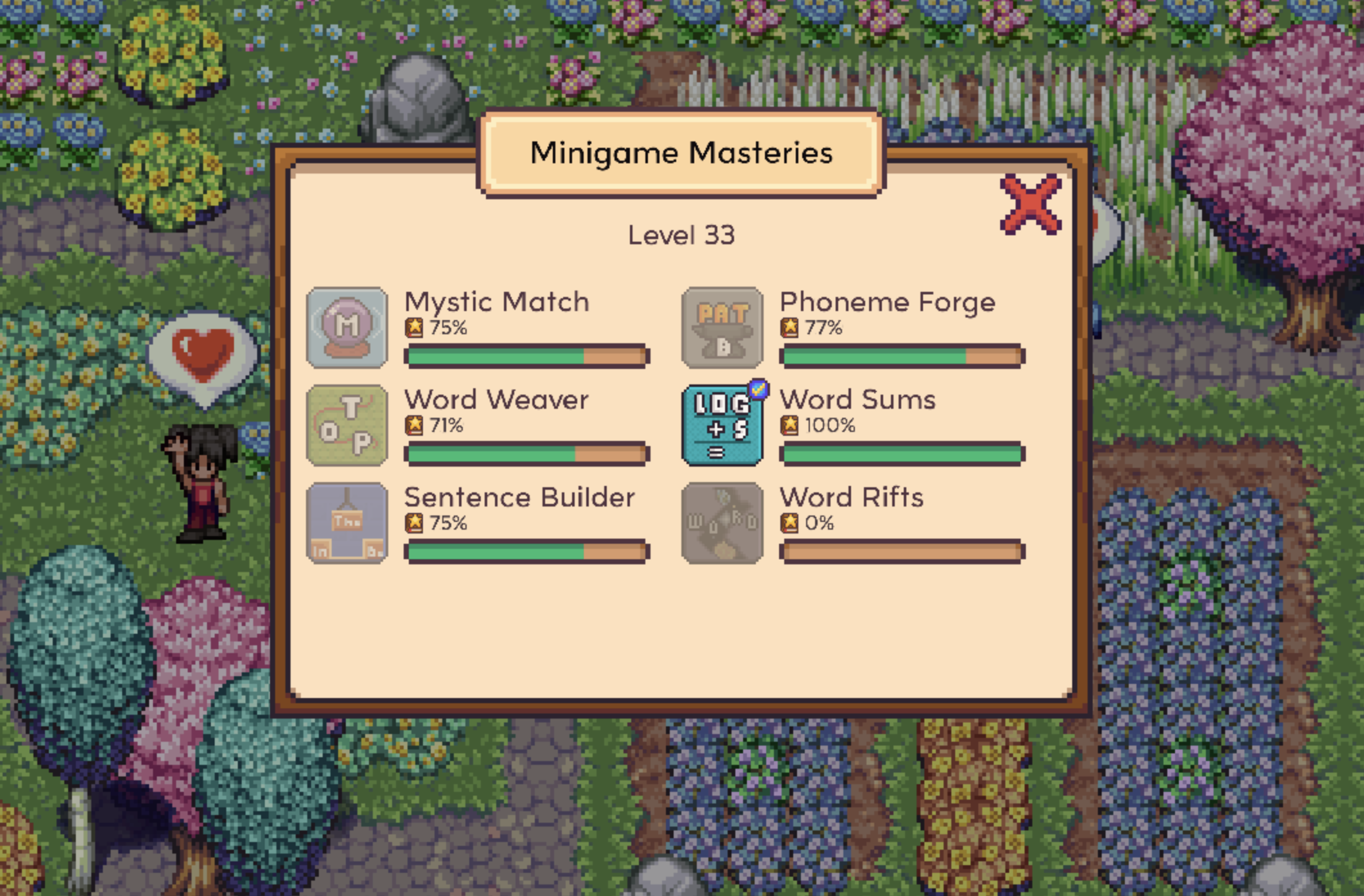Screen dimensions: 1364x896
Task: Open the Level 33 details
Action: click(681, 236)
